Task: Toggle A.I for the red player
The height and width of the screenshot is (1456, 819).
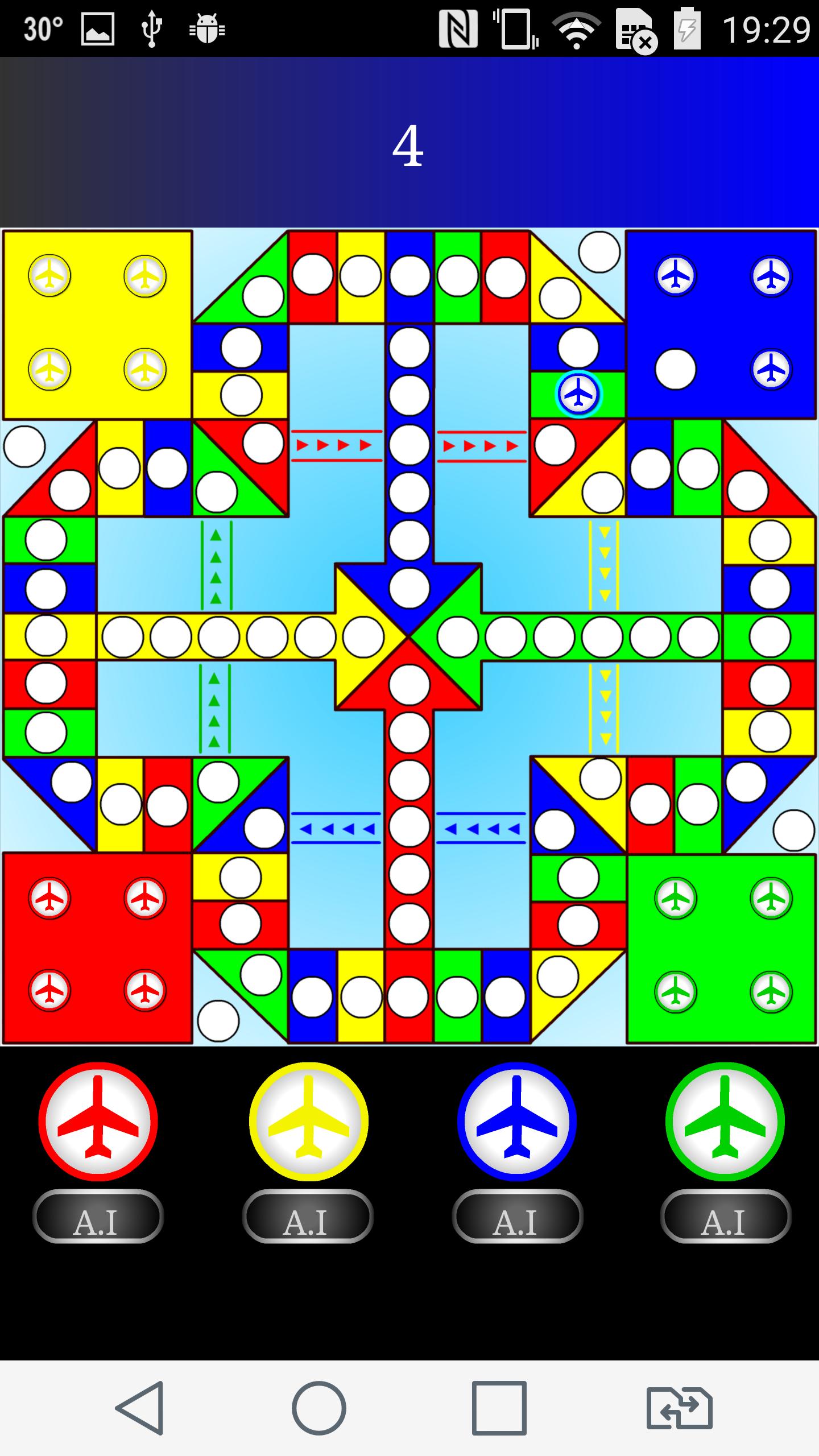Action: pos(98,1215)
